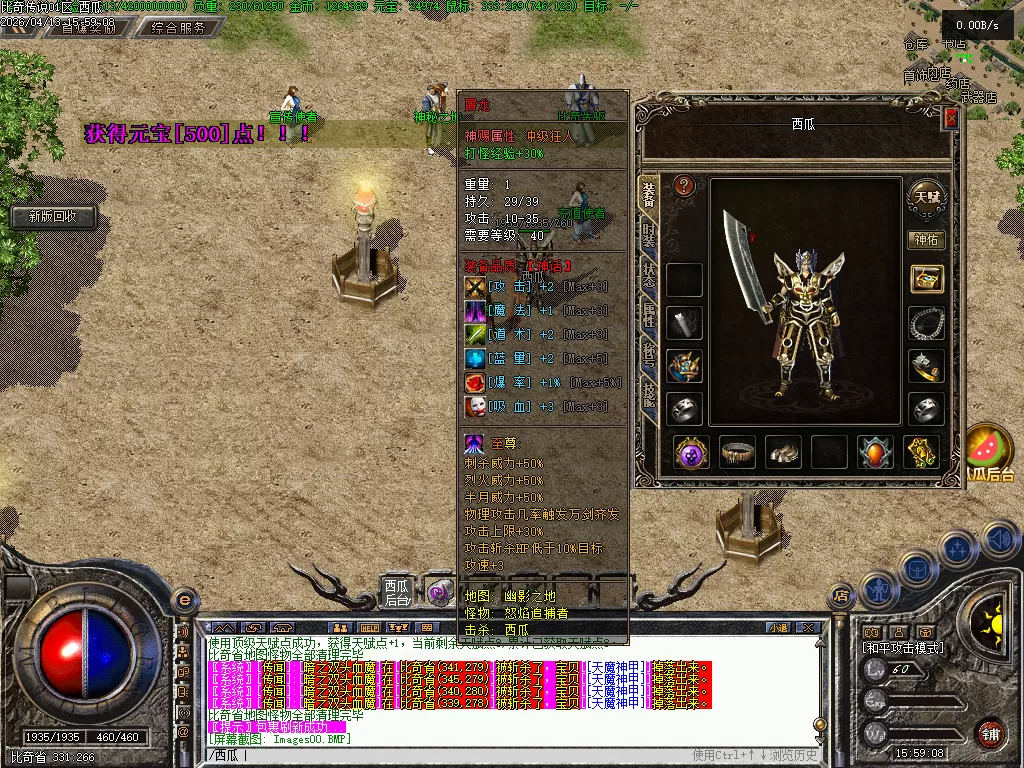1024x768 pixels.
Task: Select the orange gem charm slot
Action: [x=875, y=452]
